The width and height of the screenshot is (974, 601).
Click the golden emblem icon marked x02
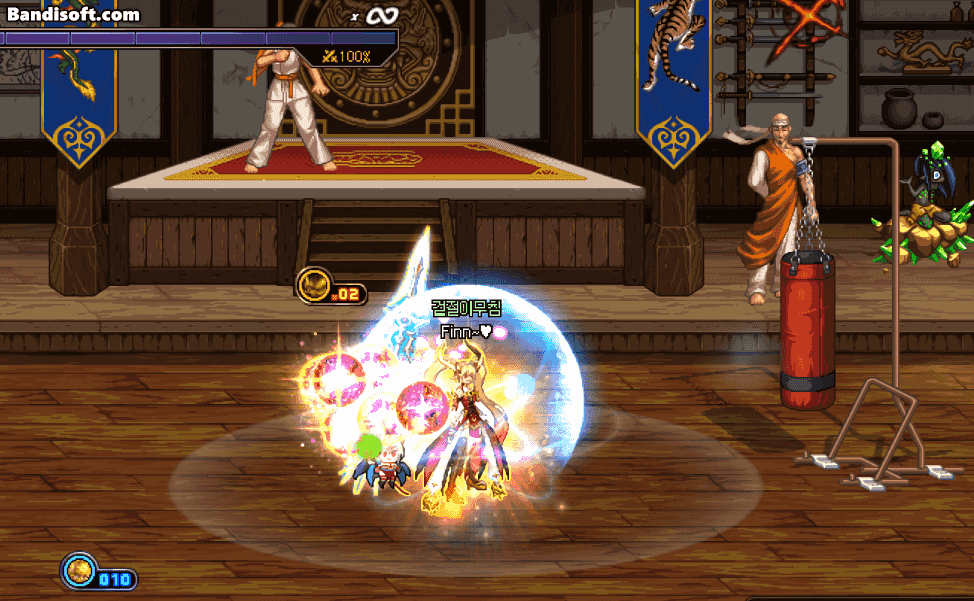tap(313, 286)
